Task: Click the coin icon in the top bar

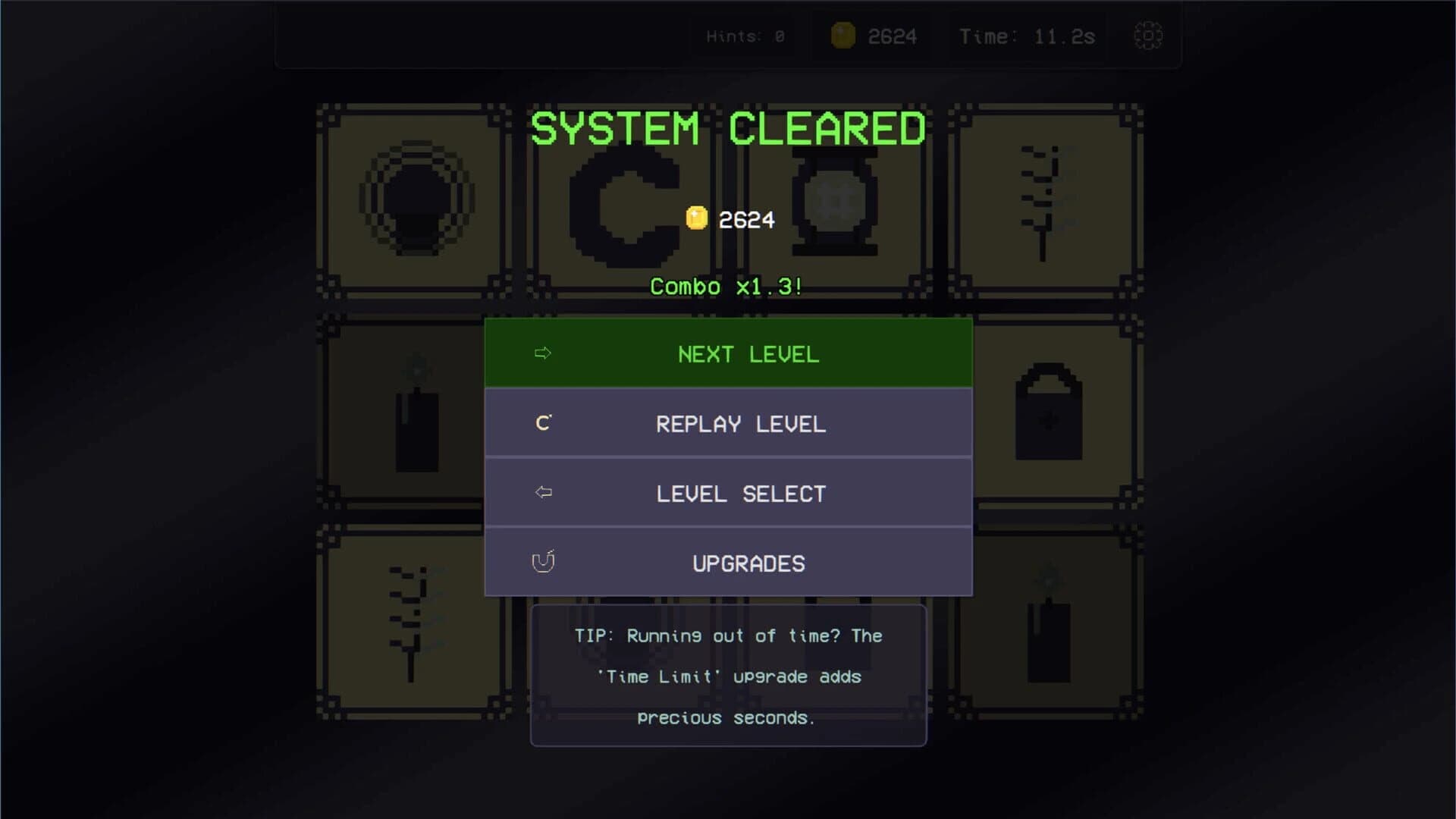Action: (x=844, y=34)
